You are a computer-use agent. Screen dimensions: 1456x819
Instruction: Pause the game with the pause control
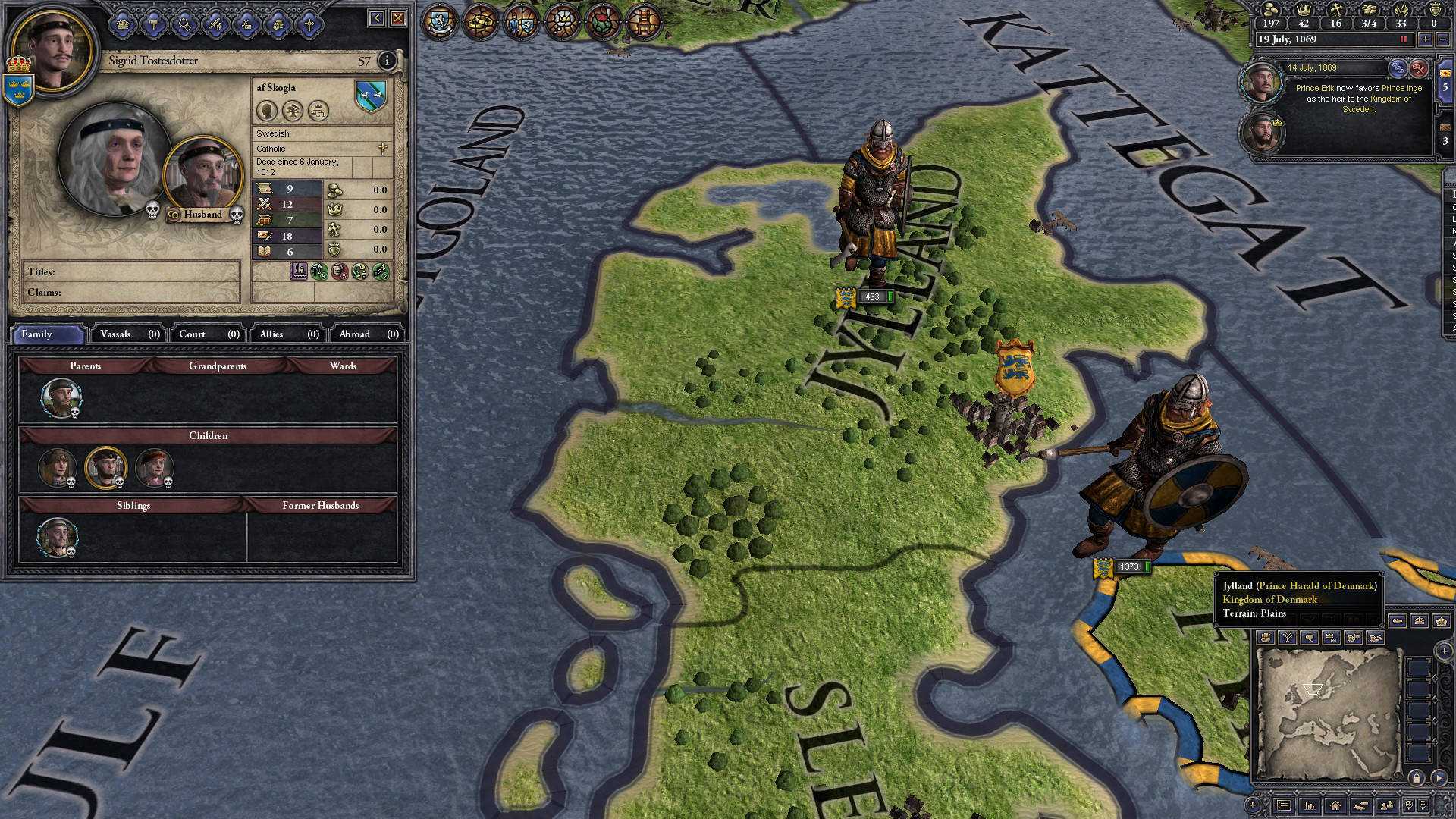(1404, 39)
